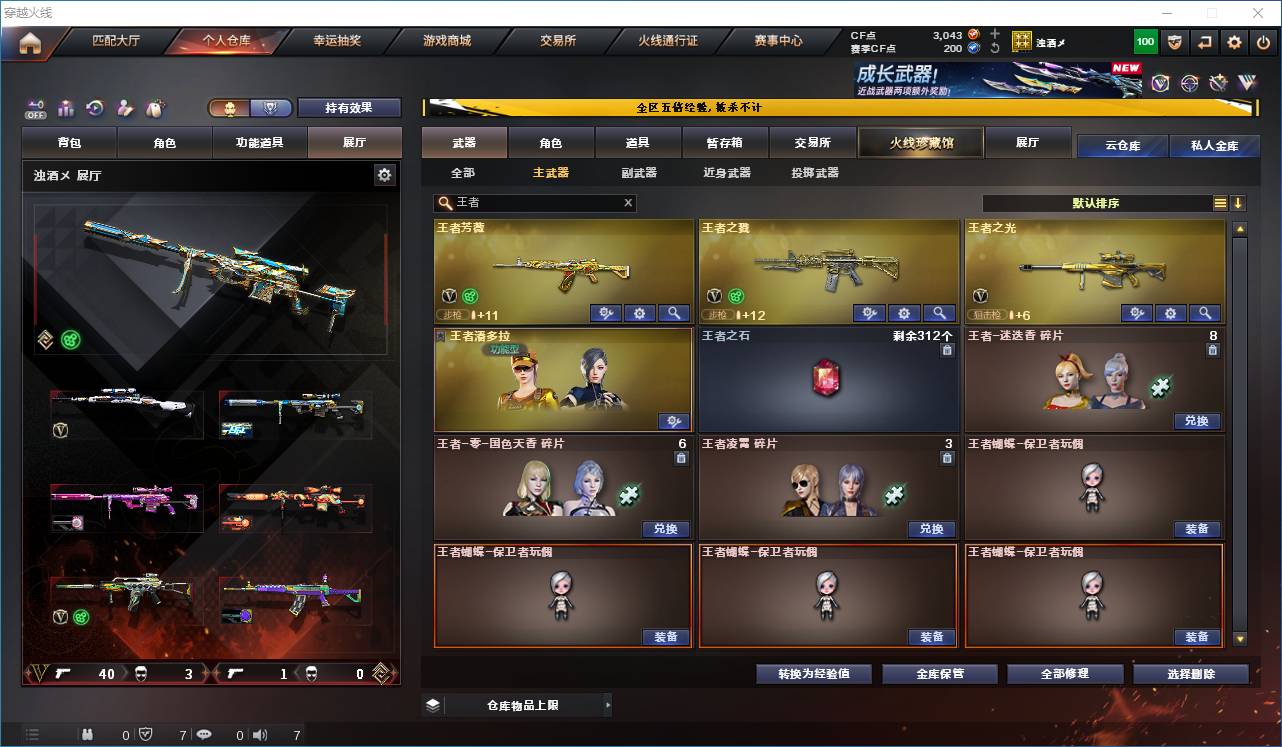Image resolution: width=1282 pixels, height=747 pixels.
Task: Open the 幸运抽奖 menu at the top
Action: (x=339, y=42)
